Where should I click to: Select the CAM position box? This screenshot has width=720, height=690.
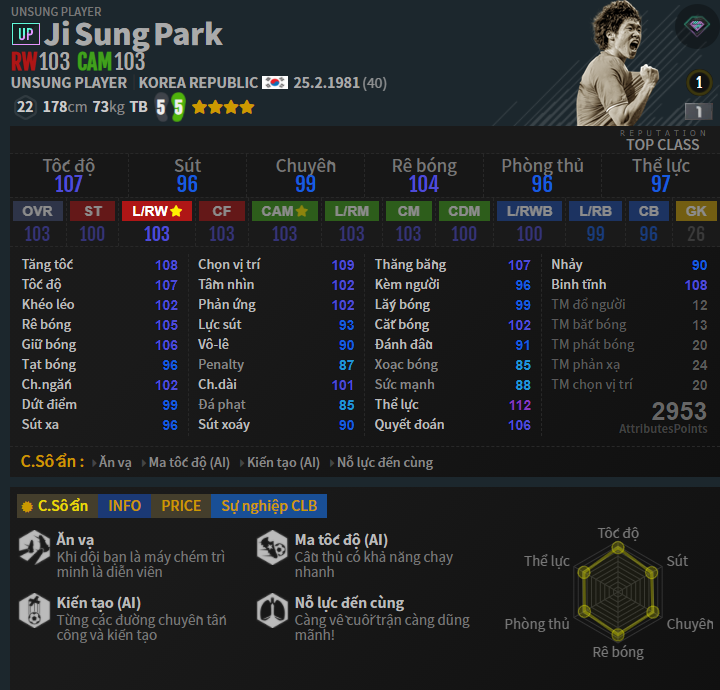click(x=285, y=211)
